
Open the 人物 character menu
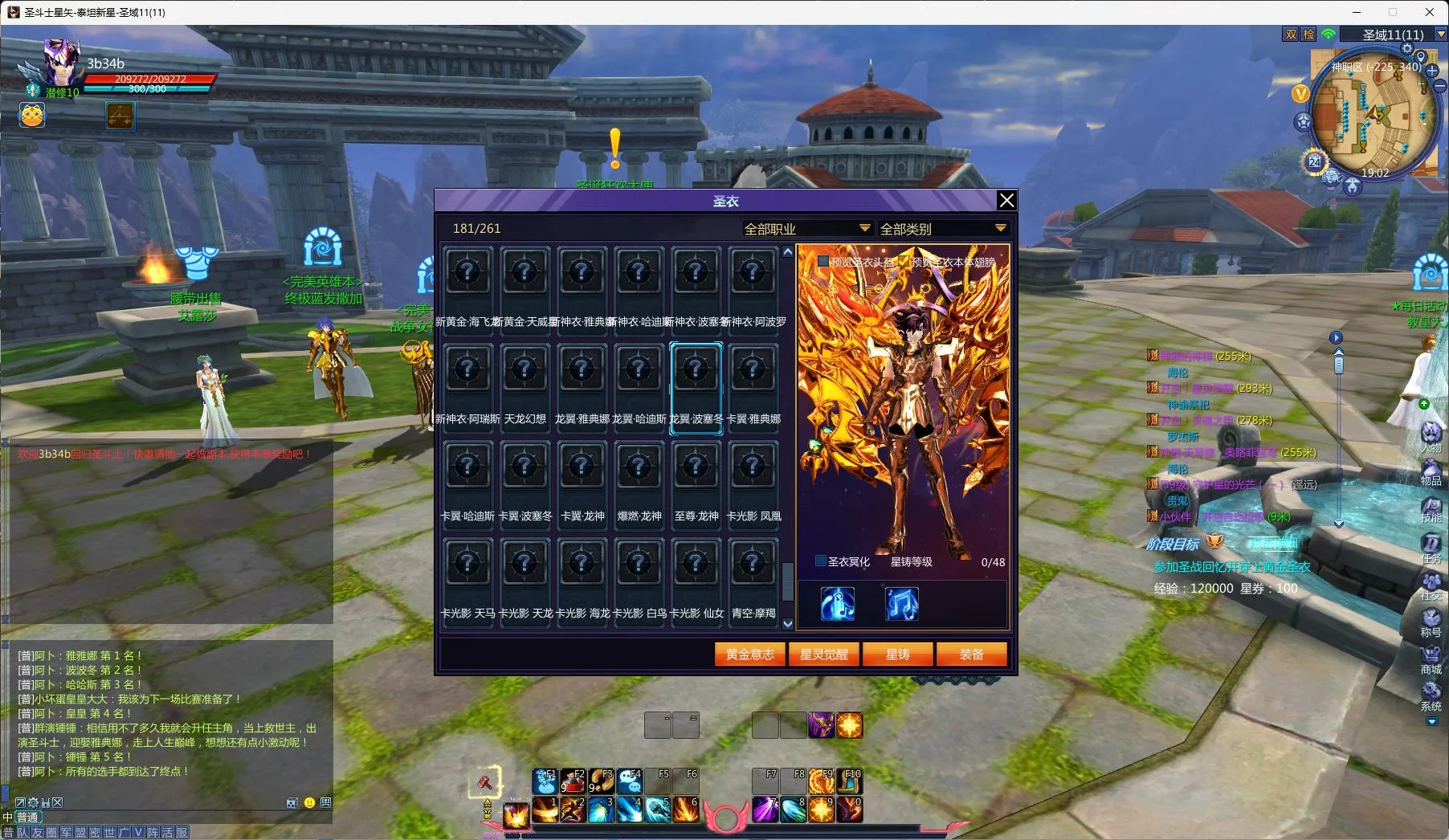click(x=1431, y=436)
